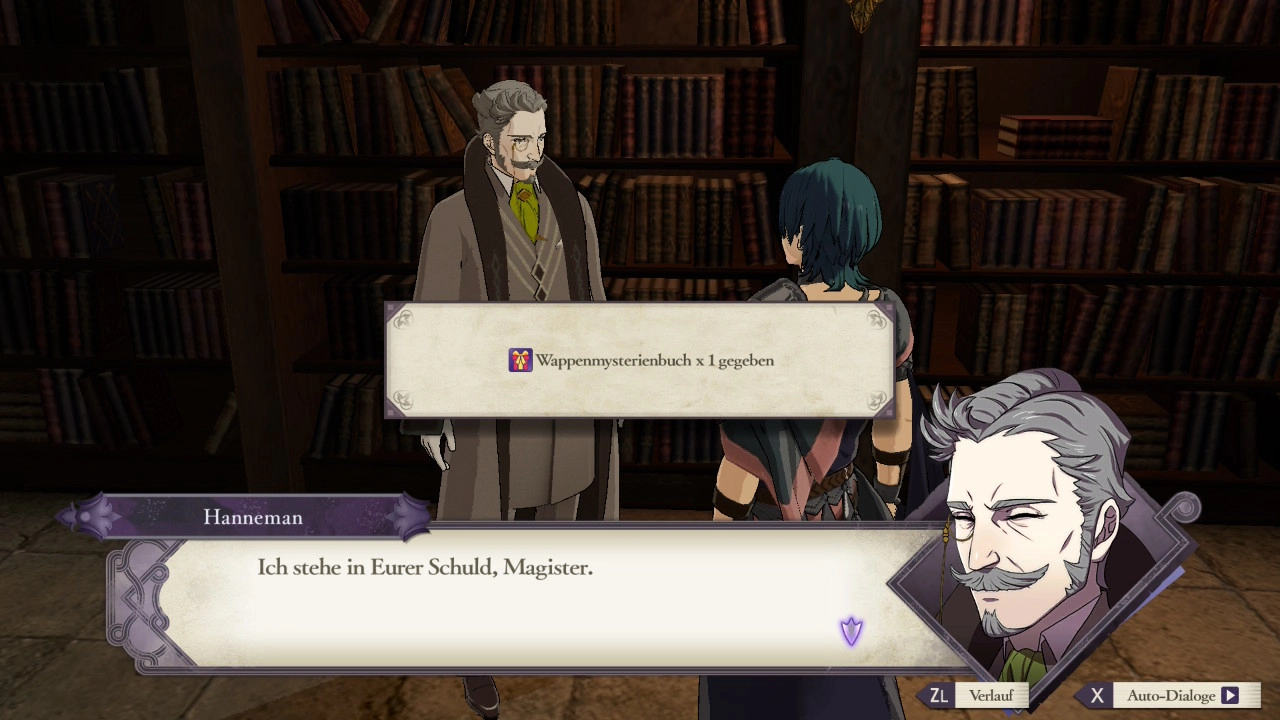The height and width of the screenshot is (720, 1280).
Task: Dismiss the Wappenmysterienbuch gift notification
Action: point(639,360)
